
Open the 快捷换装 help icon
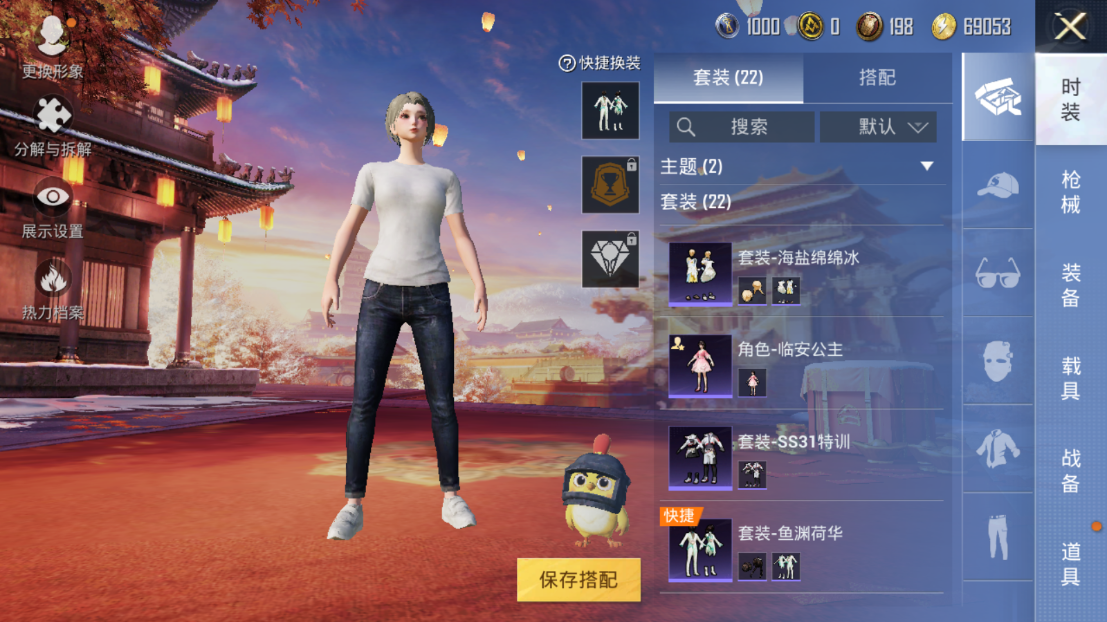point(567,63)
